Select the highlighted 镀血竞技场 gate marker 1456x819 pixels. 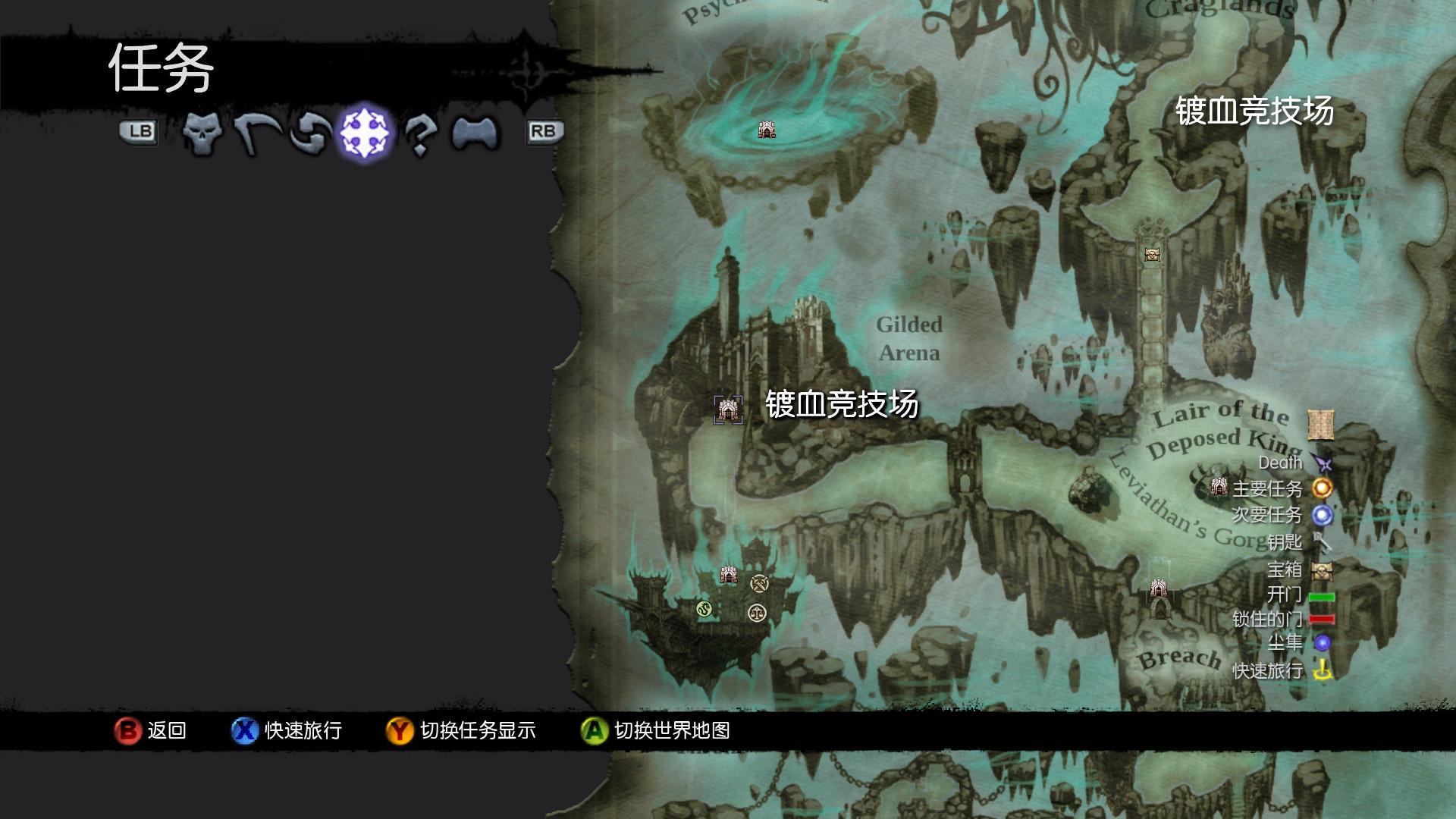[728, 409]
